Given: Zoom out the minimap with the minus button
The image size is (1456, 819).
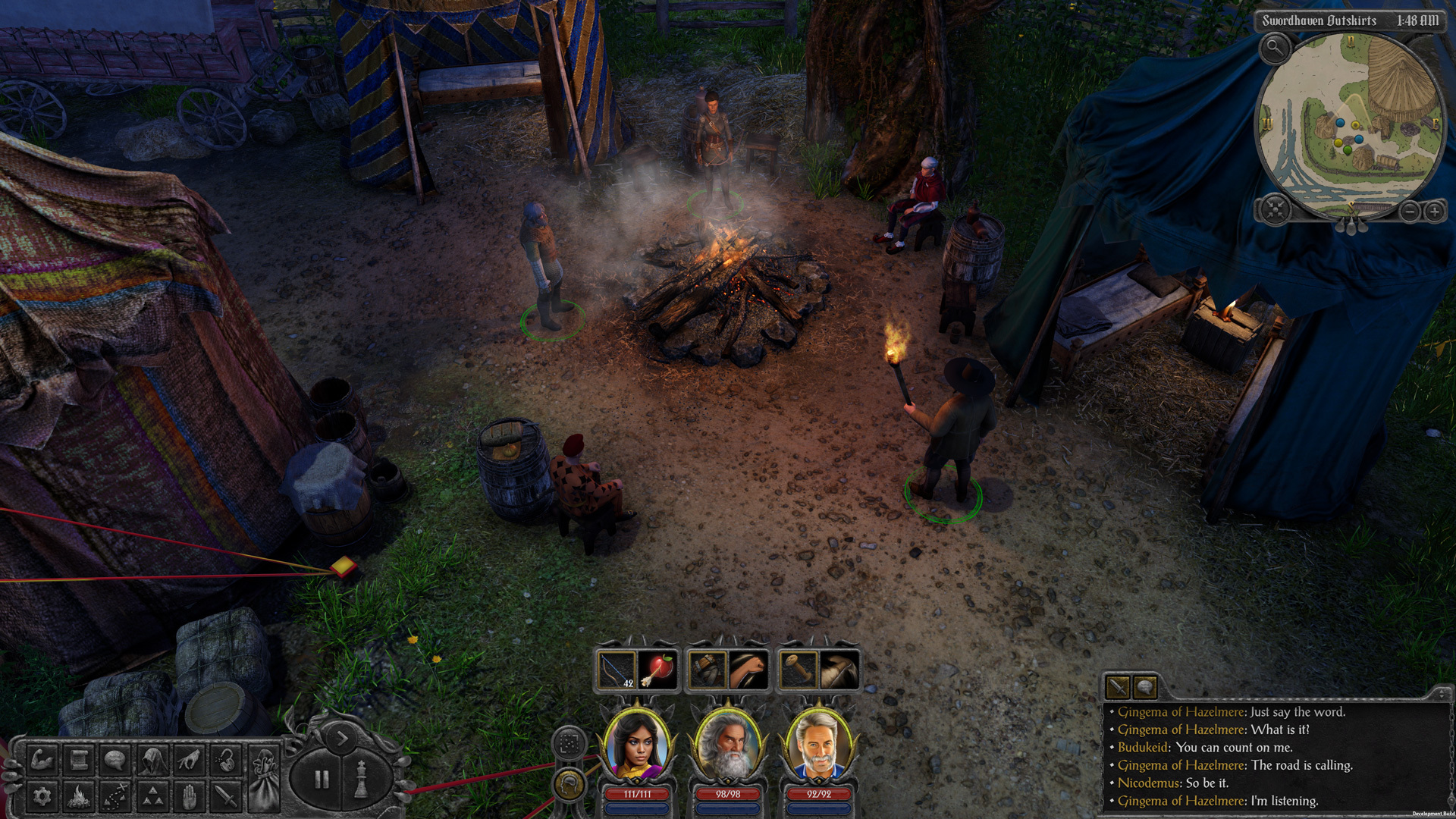Looking at the screenshot, I should (1409, 212).
